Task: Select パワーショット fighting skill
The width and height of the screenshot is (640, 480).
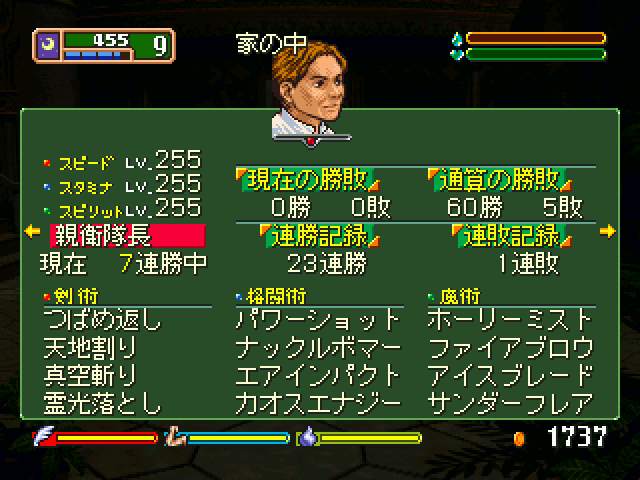Action: click(x=319, y=321)
